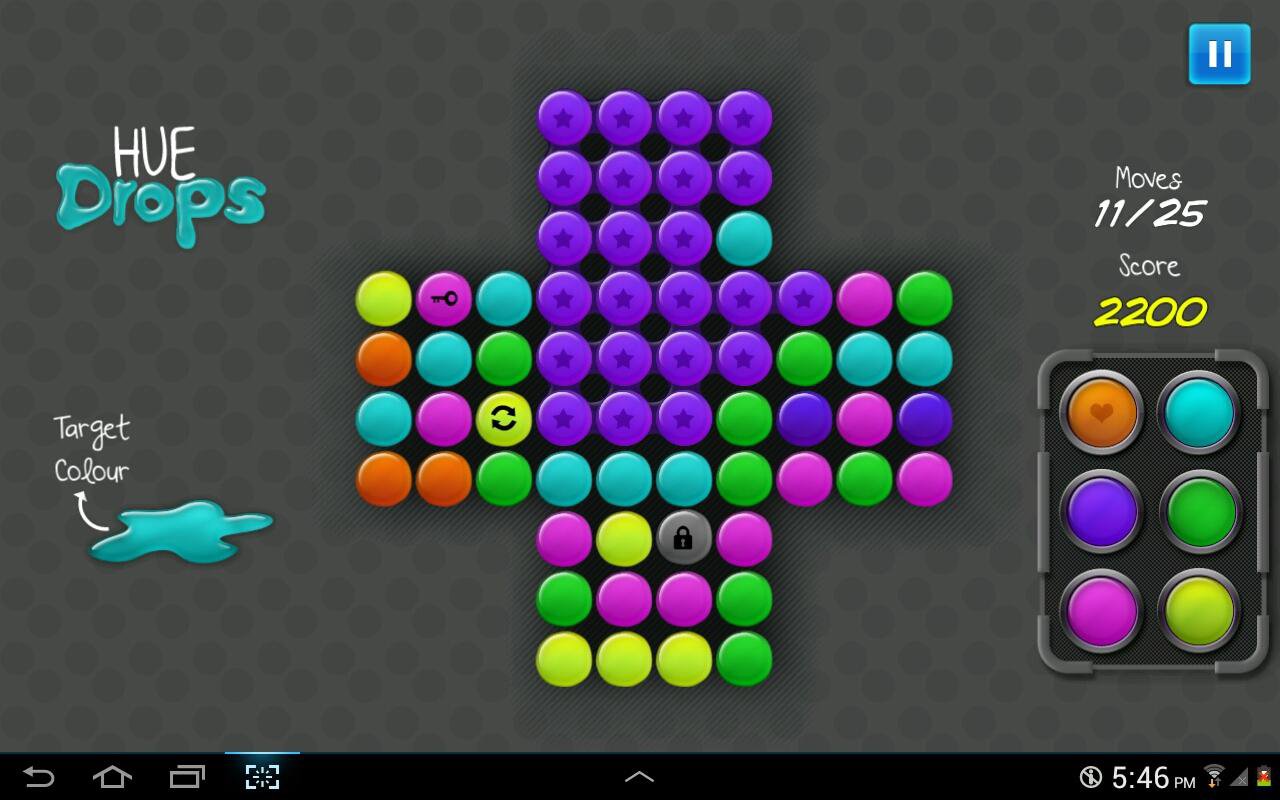Viewport: 1280px width, 800px height.
Task: Go back with the Android back arrow
Action: coord(38,777)
